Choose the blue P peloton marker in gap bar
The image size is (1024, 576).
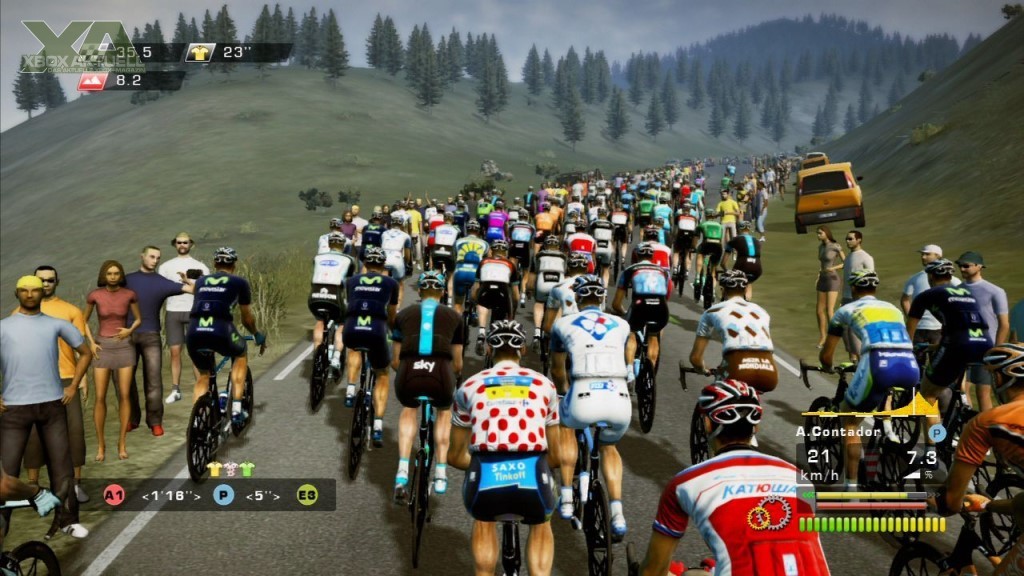pyautogui.click(x=223, y=494)
